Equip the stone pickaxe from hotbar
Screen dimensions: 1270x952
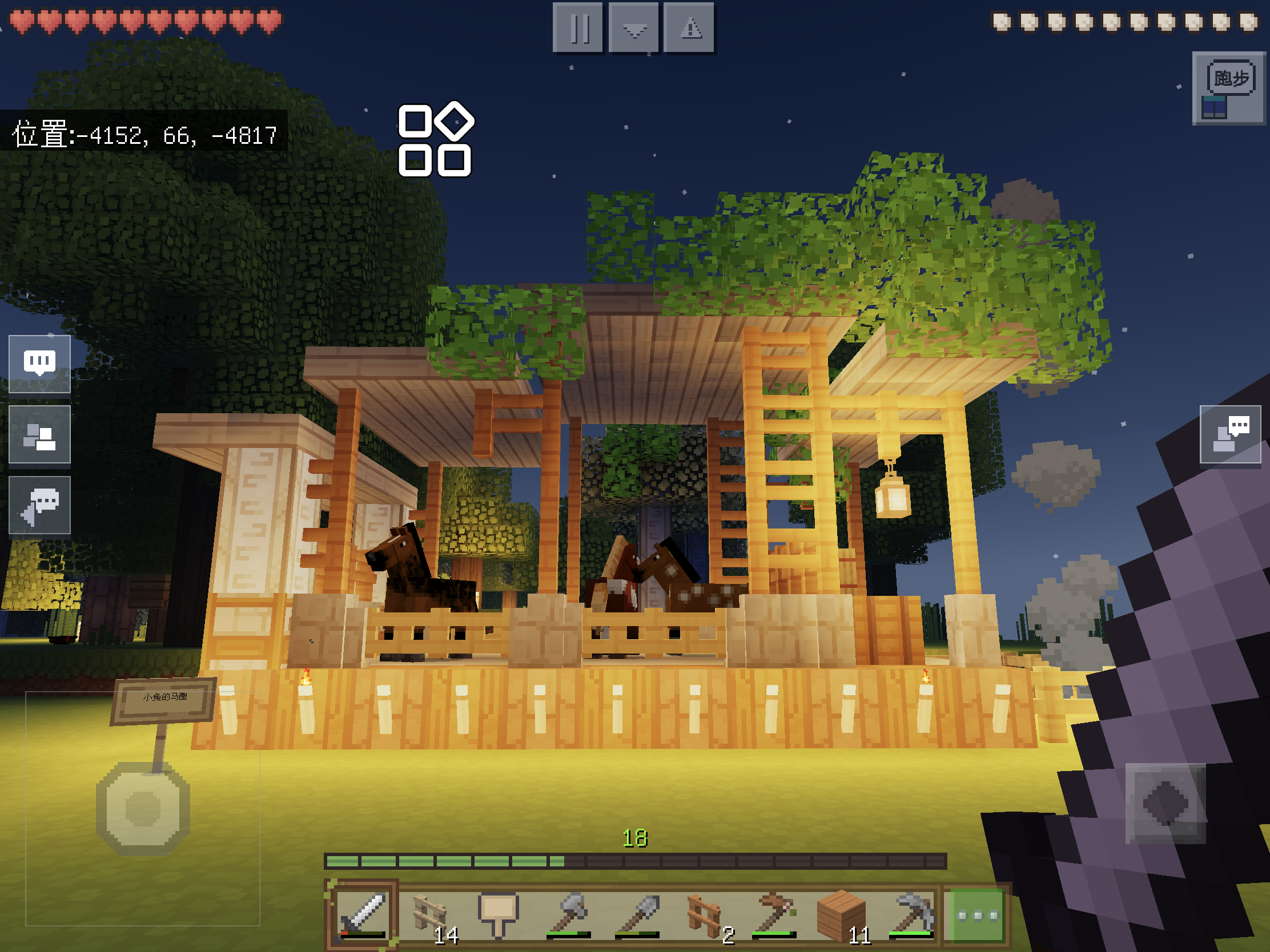coord(911,915)
